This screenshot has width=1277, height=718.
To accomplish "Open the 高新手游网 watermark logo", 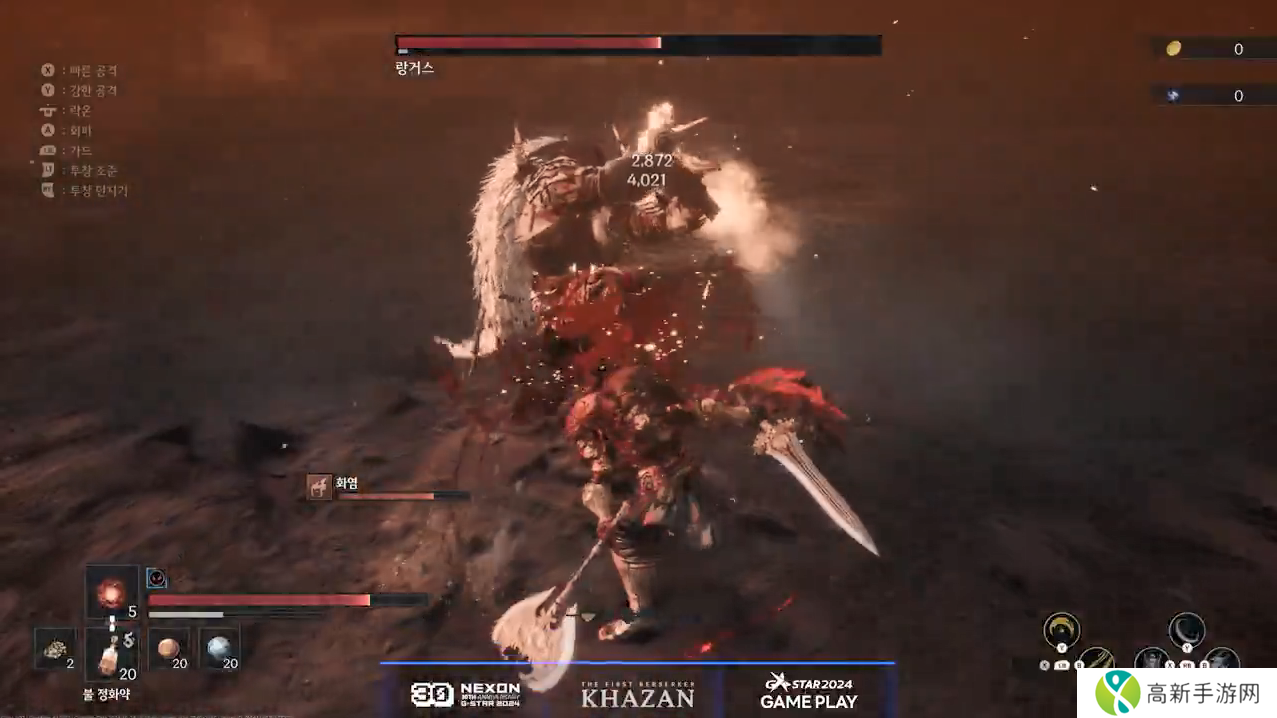I will coord(1175,692).
